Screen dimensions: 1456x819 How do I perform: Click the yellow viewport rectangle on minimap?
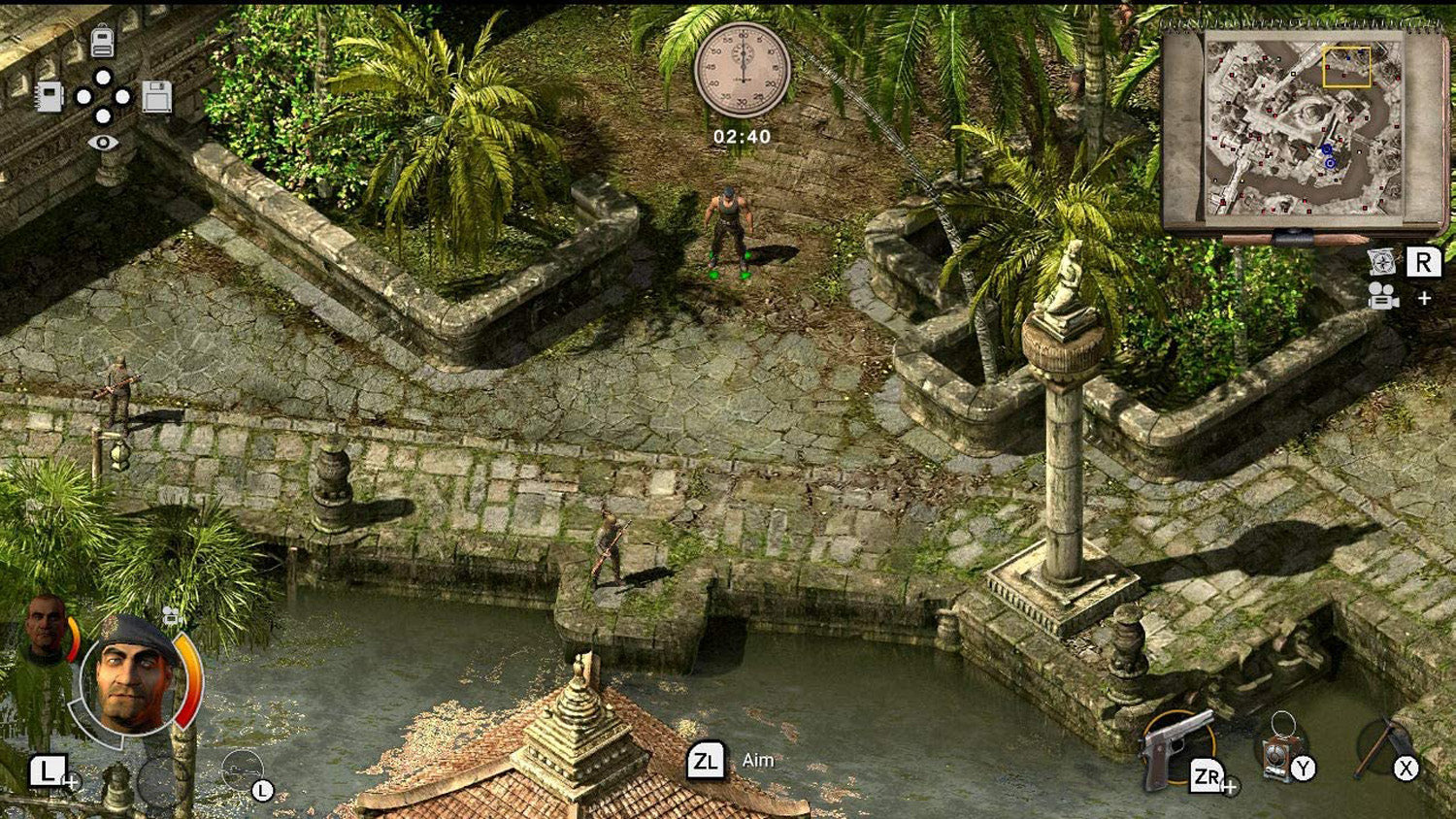coord(1344,68)
